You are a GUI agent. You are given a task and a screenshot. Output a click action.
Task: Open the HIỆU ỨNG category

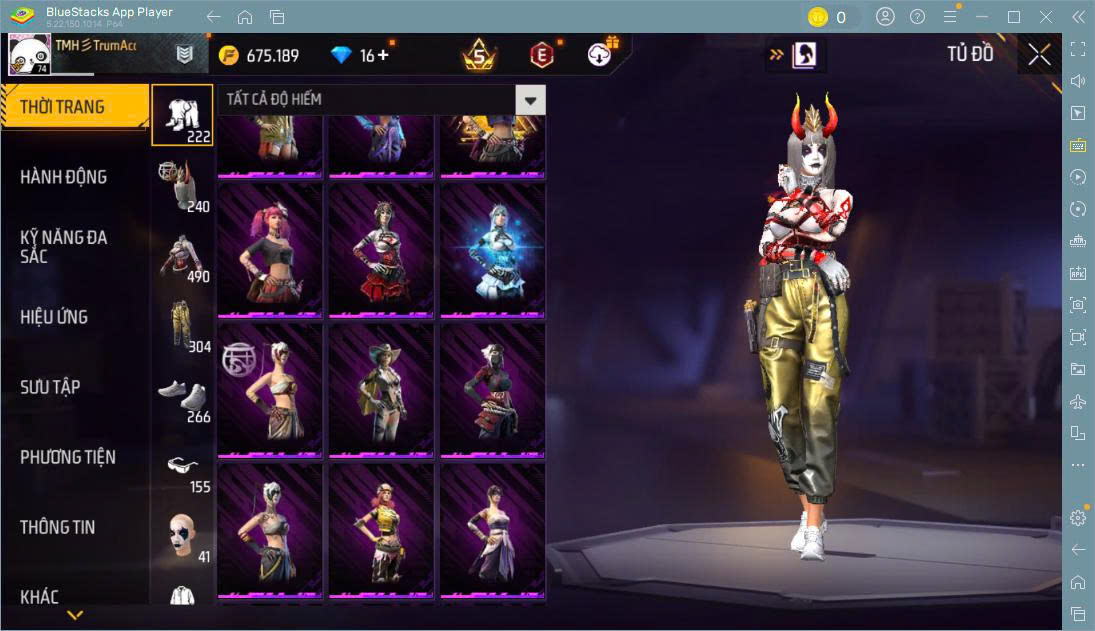click(55, 317)
